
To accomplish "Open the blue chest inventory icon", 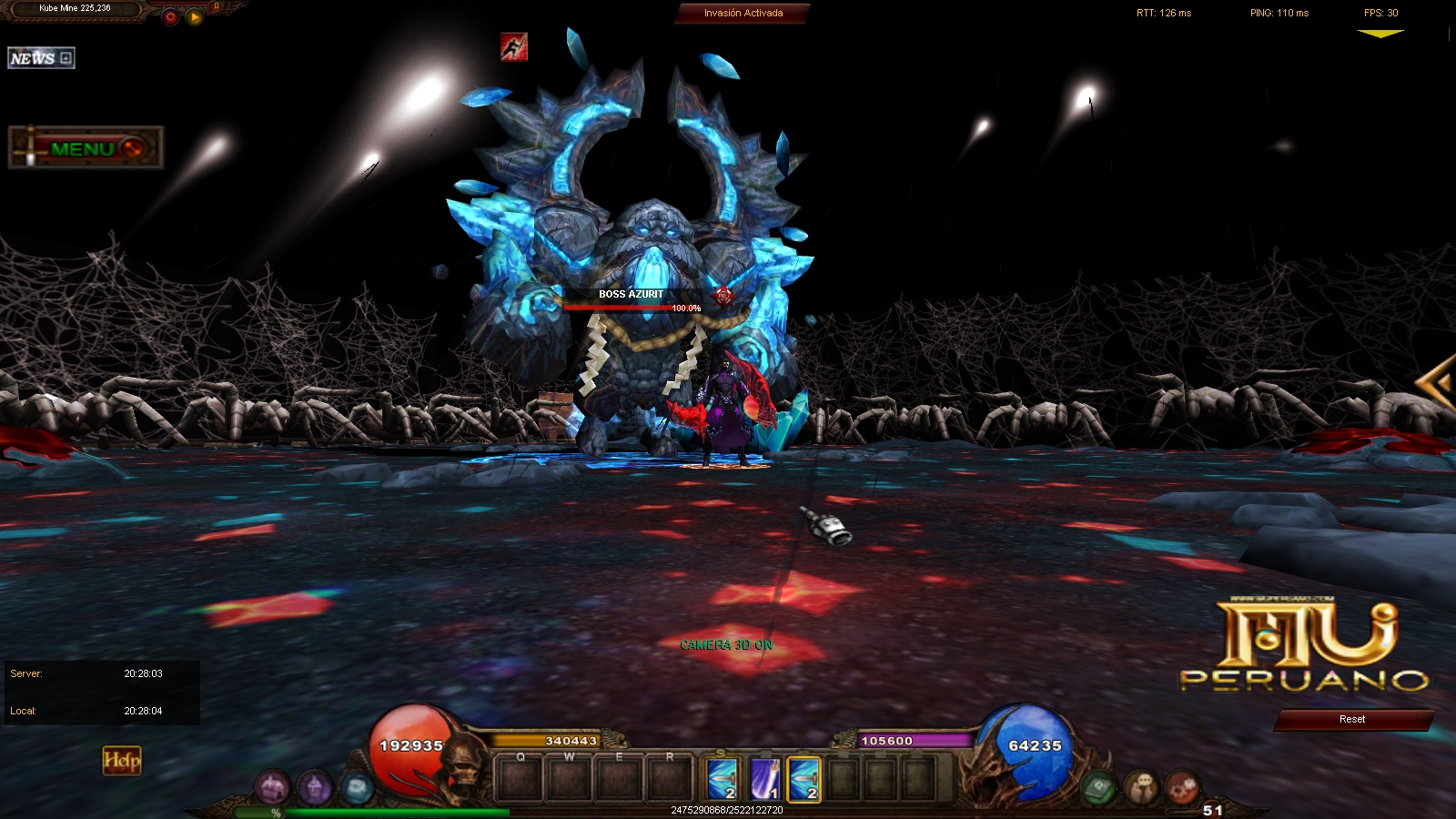I will (x=357, y=787).
